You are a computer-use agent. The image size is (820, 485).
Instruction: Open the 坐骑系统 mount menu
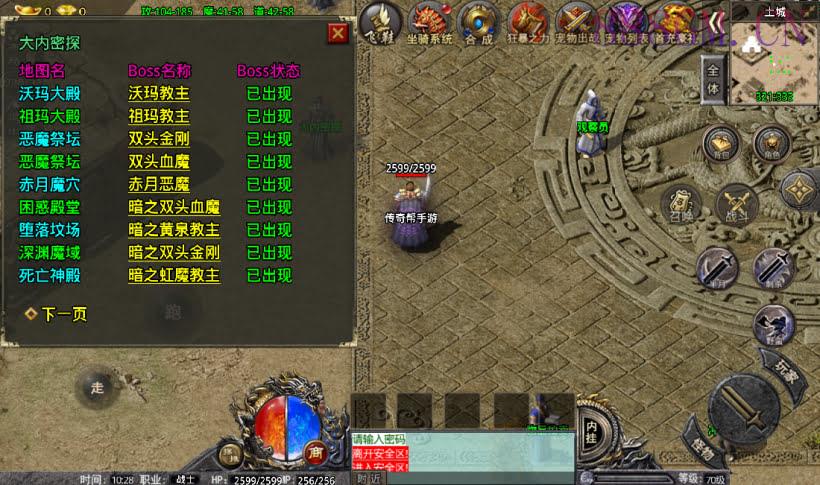430,23
